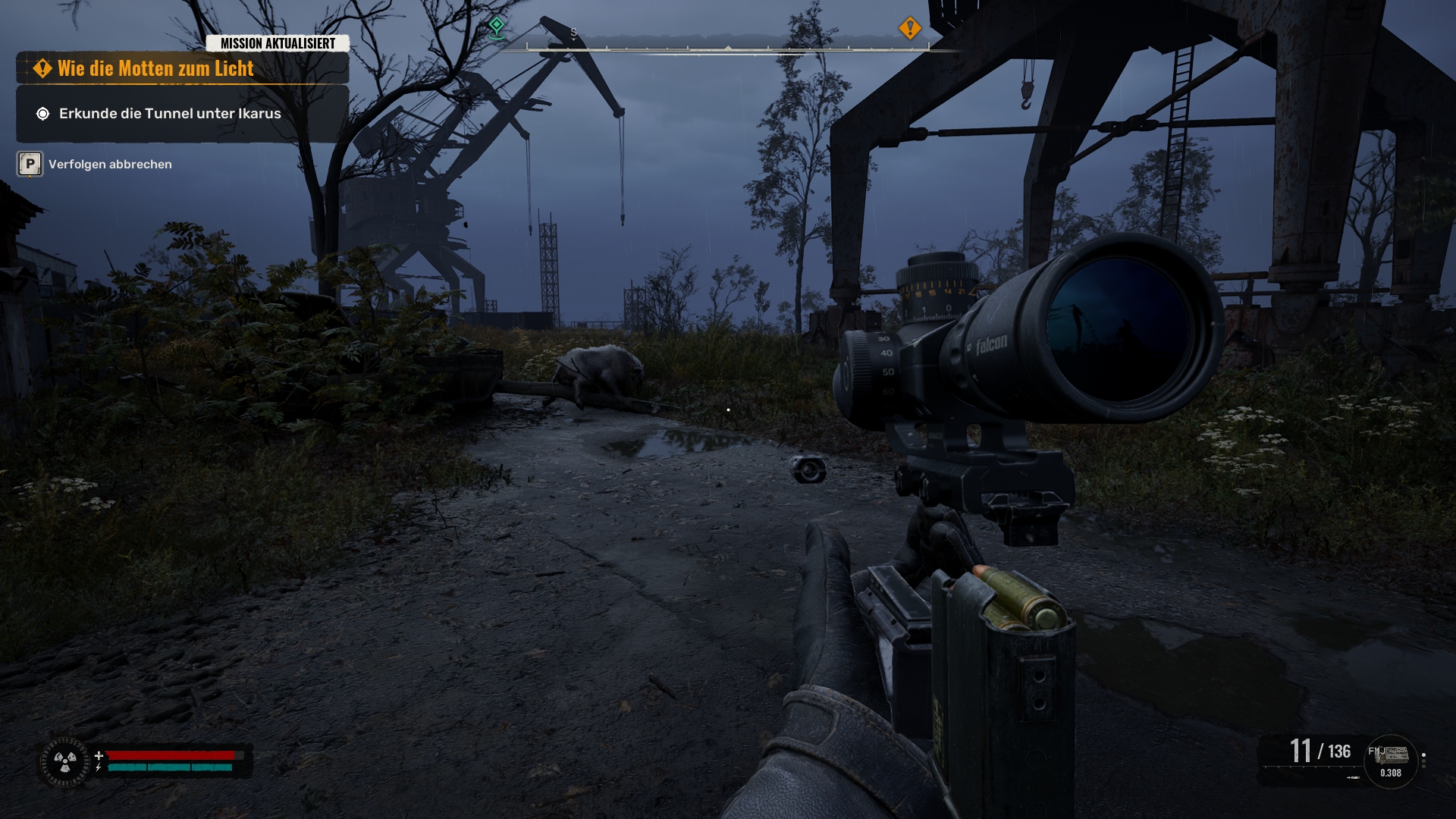The width and height of the screenshot is (1456, 819).
Task: Click the red health bar
Action: coord(171,755)
